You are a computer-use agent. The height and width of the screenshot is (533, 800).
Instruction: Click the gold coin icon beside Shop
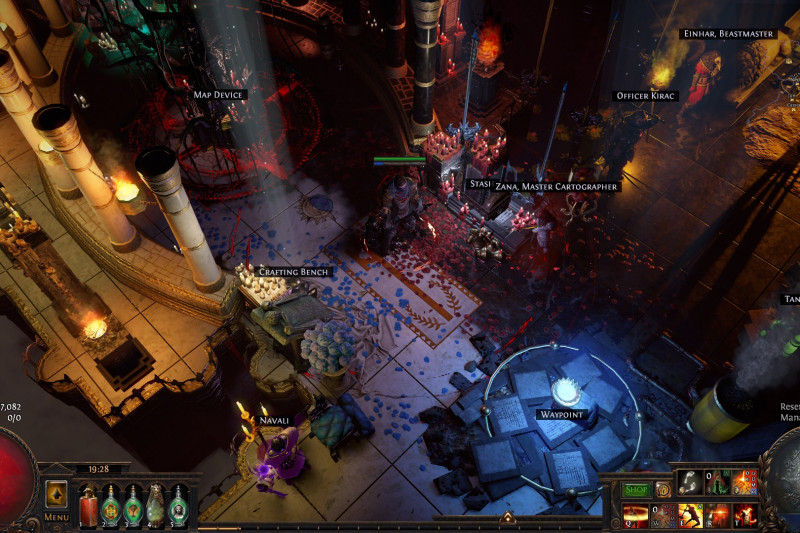(x=663, y=490)
